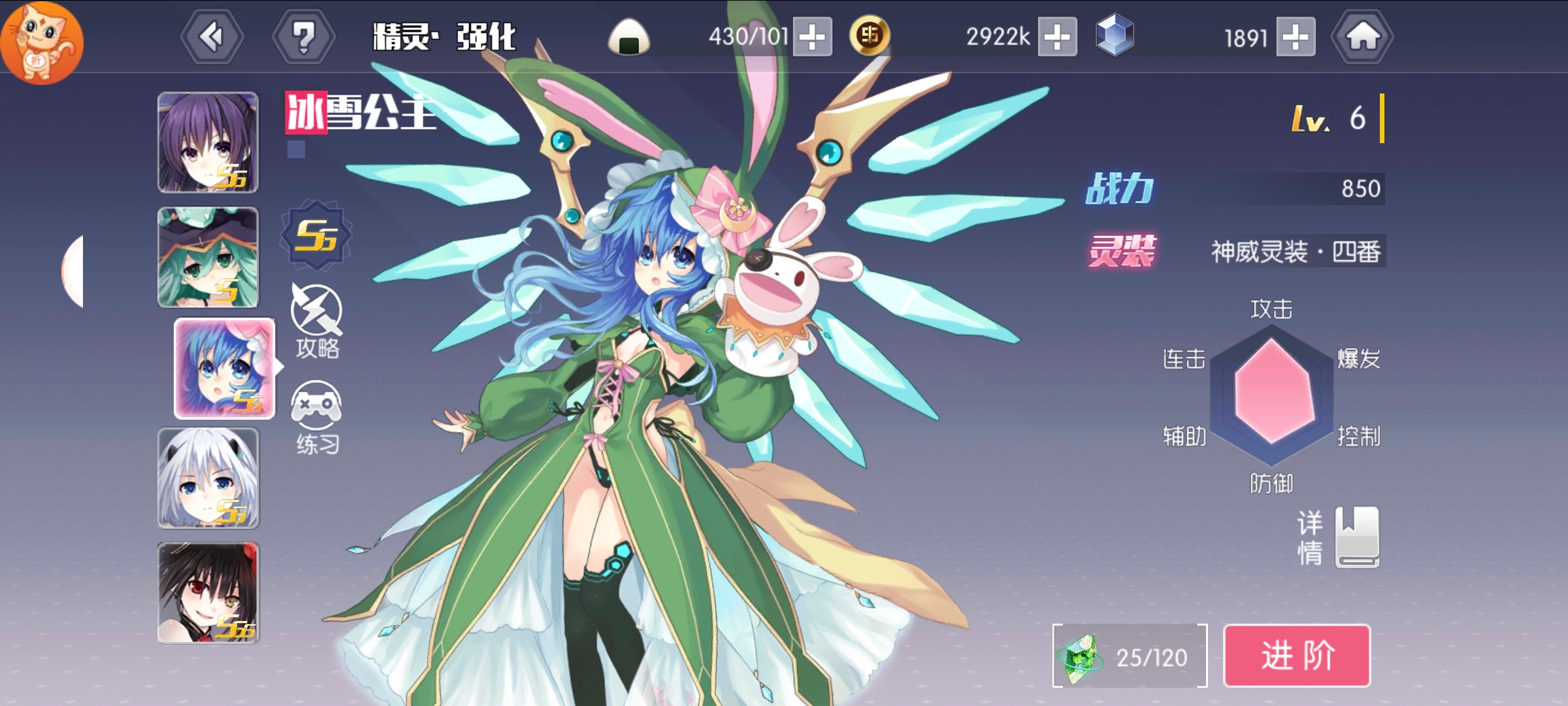The image size is (1568, 706).
Task: Open the 攻略 strategy option
Action: [x=317, y=321]
